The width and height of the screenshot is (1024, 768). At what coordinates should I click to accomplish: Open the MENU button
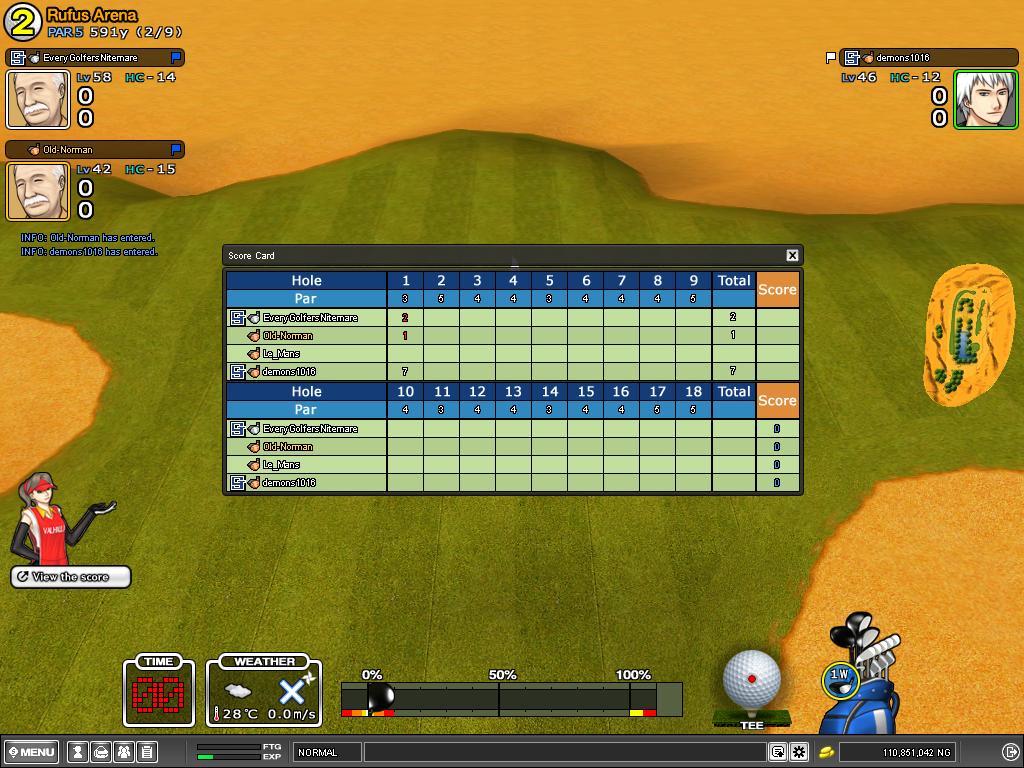31,752
